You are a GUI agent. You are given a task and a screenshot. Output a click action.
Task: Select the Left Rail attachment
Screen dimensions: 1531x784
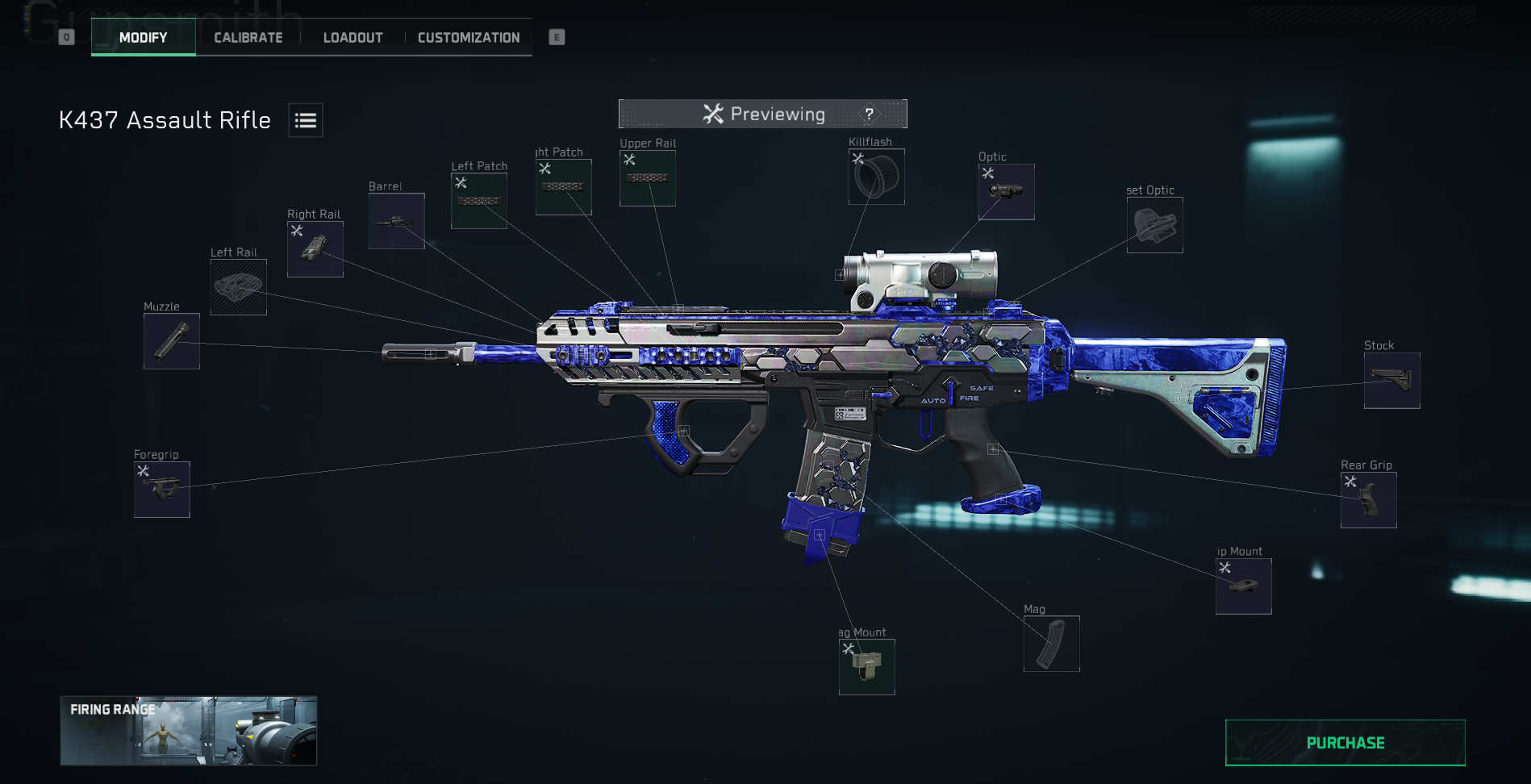[x=238, y=287]
